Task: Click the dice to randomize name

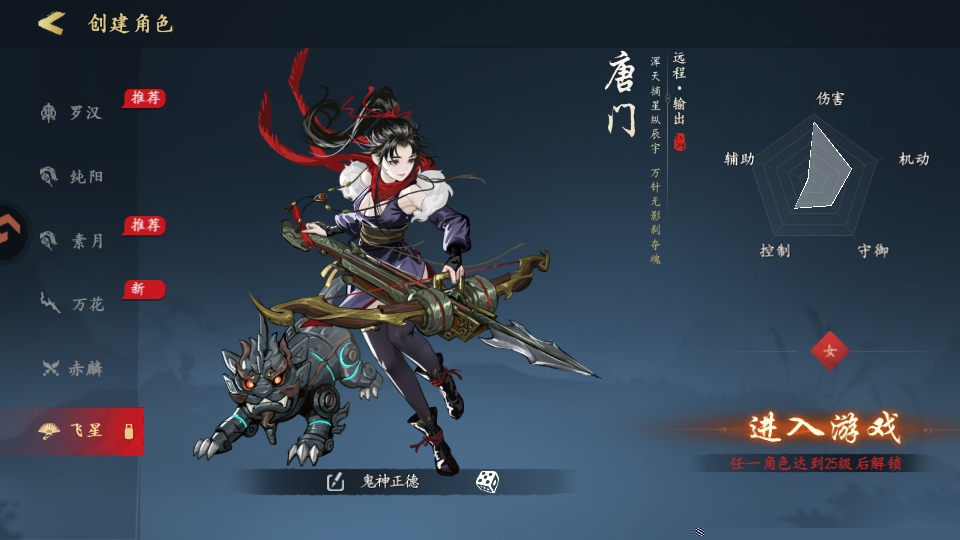Action: pyautogui.click(x=487, y=482)
